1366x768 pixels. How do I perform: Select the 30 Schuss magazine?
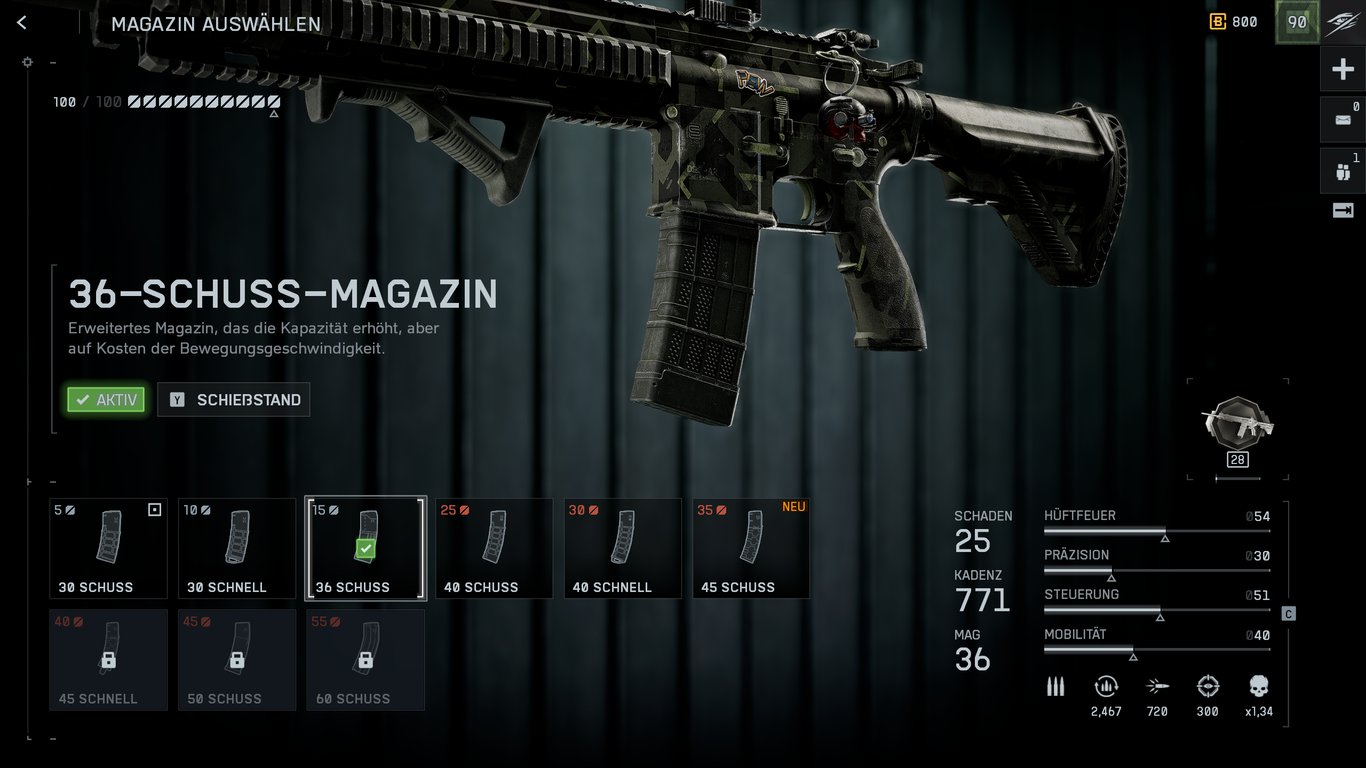(x=108, y=548)
